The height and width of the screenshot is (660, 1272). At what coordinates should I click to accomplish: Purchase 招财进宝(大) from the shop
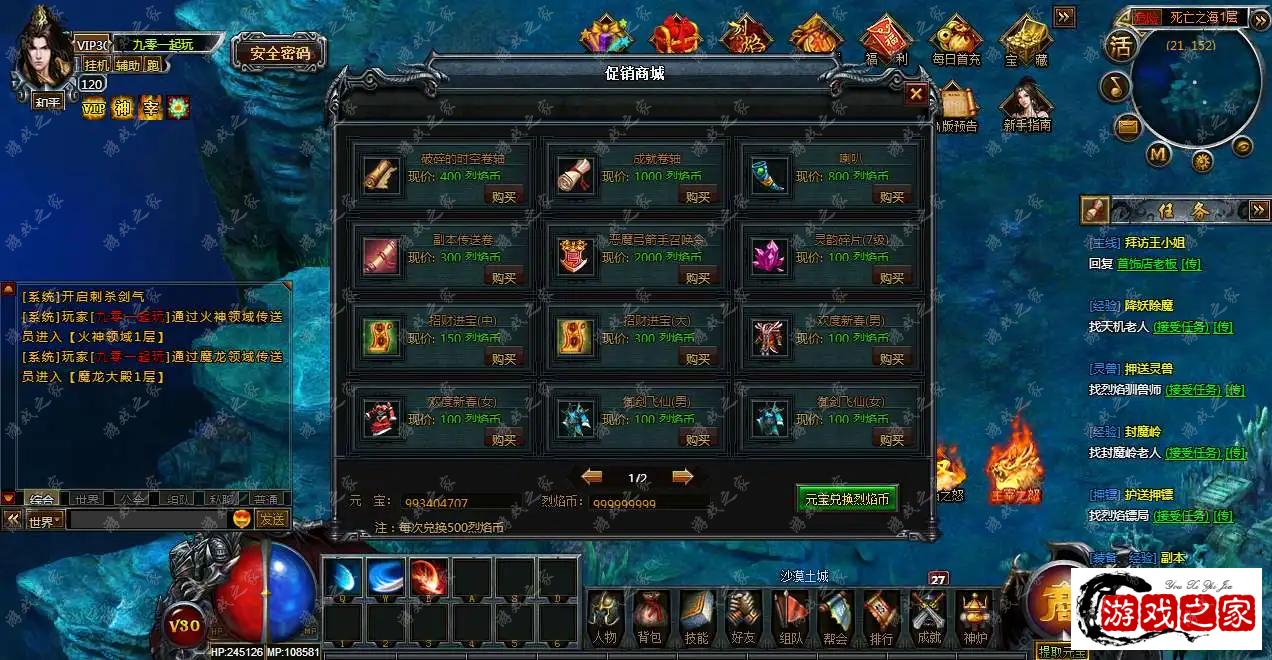pyautogui.click(x=698, y=358)
